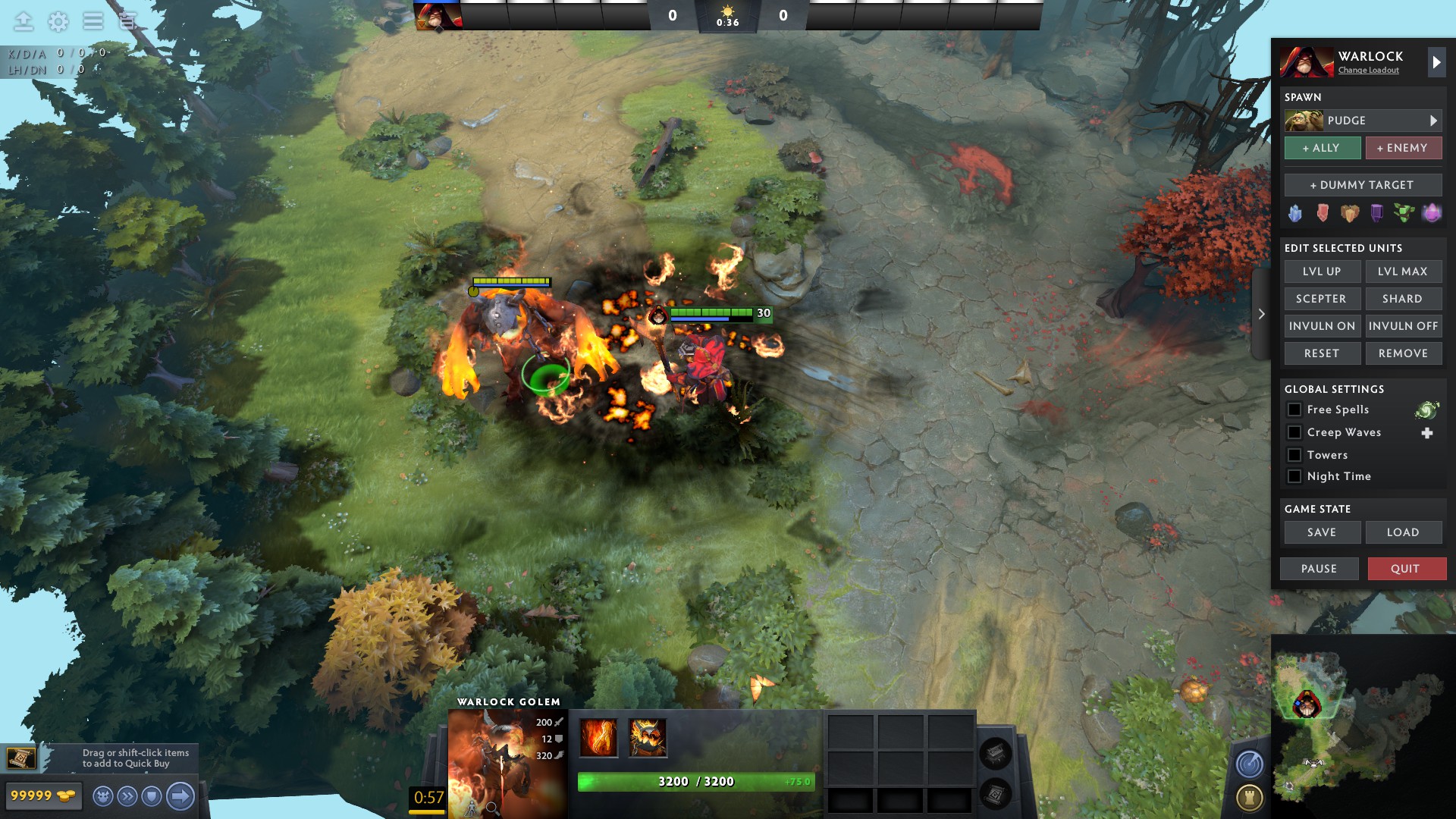Click the Pudge hero spawn icon
Viewport: 1456px width, 819px height.
tap(1303, 120)
